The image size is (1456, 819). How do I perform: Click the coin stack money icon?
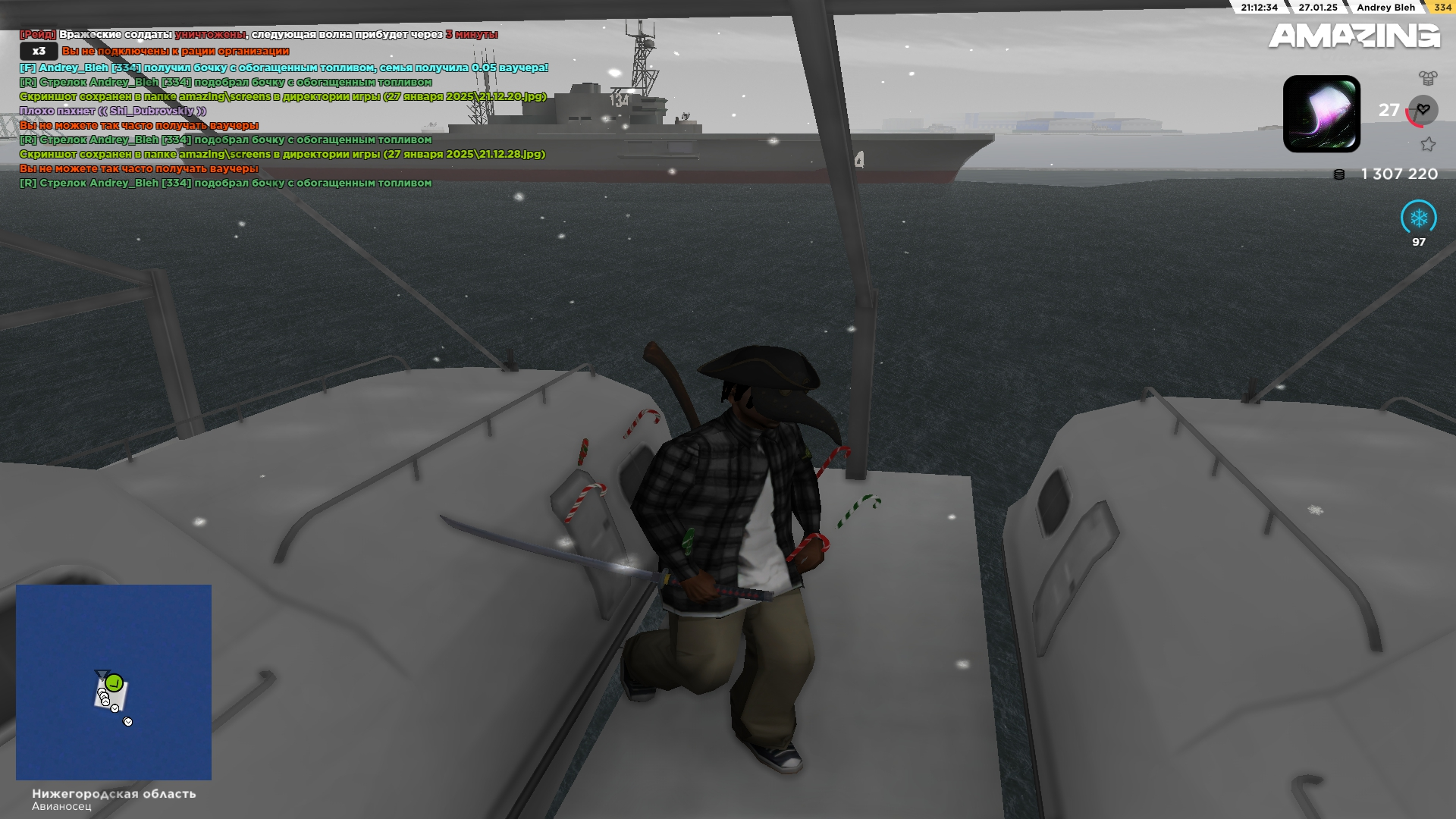tap(1339, 174)
